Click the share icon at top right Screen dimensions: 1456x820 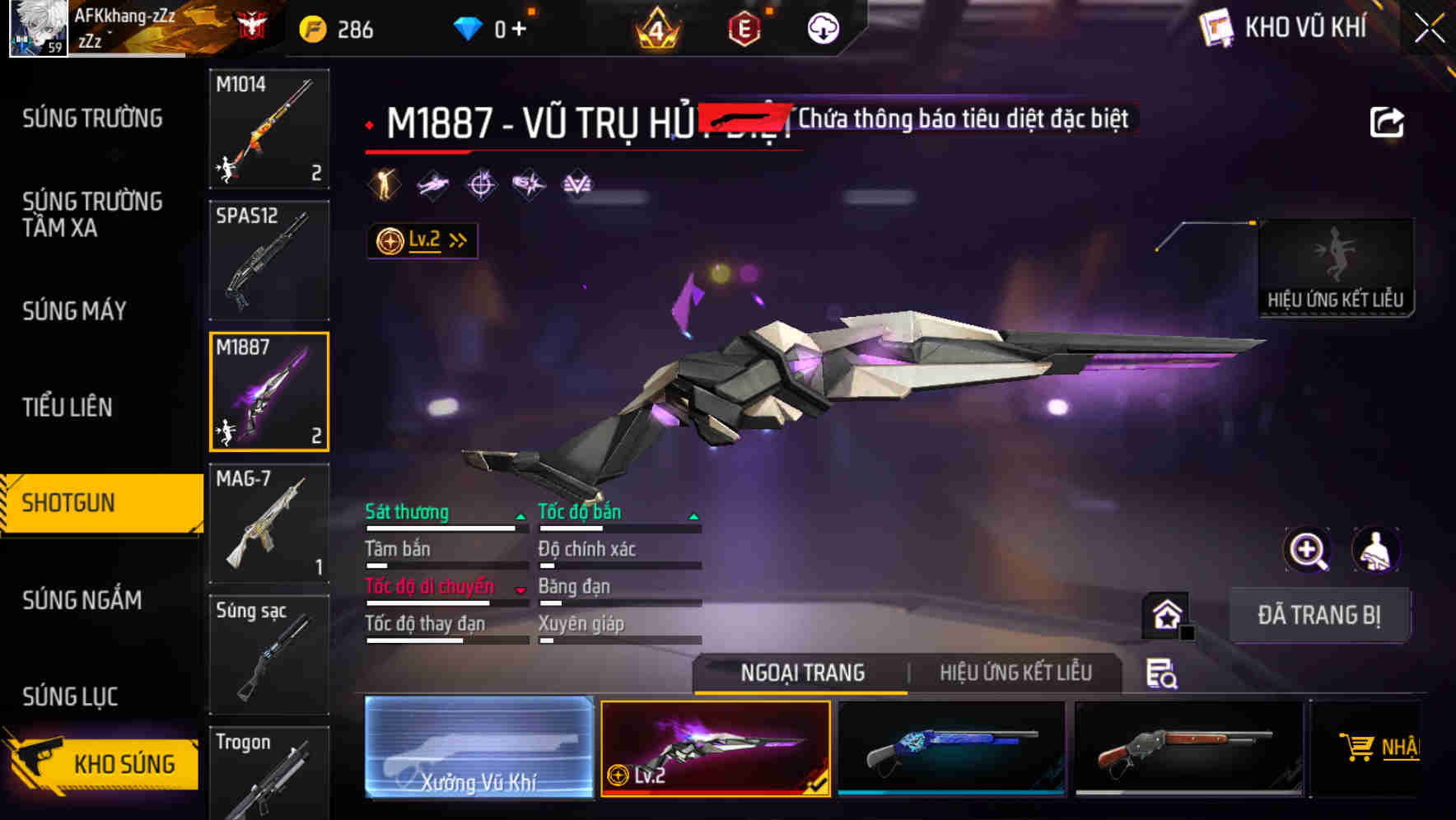coord(1388,120)
